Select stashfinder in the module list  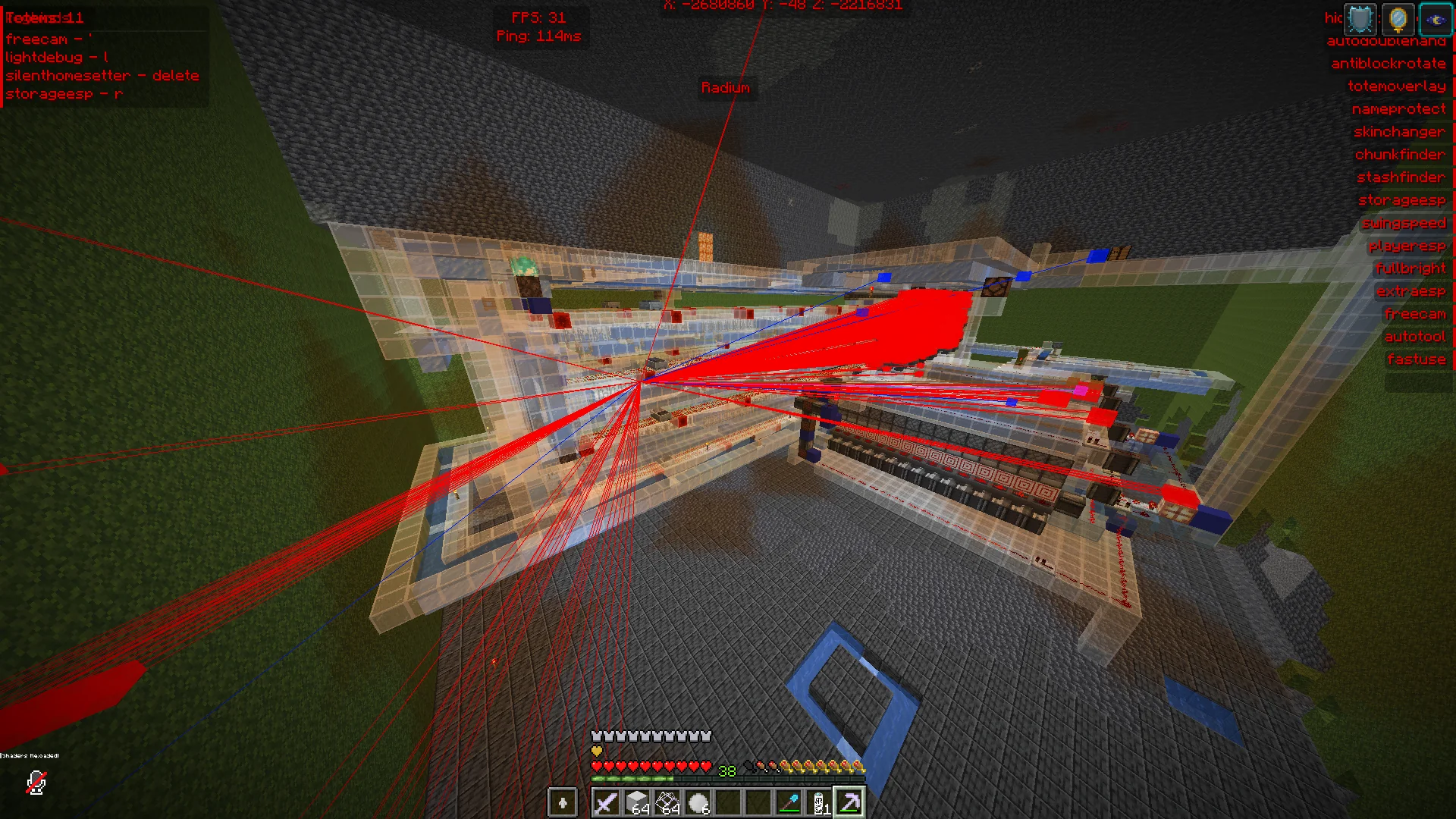pyautogui.click(x=1399, y=177)
